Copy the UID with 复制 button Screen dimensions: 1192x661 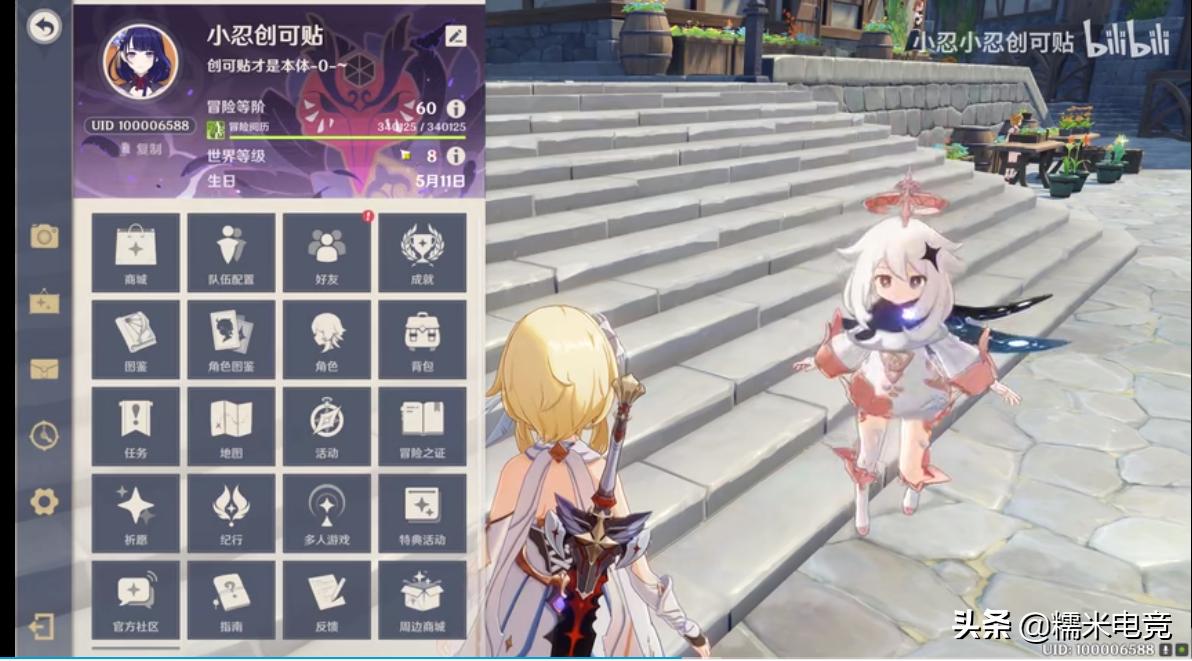[x=141, y=149]
